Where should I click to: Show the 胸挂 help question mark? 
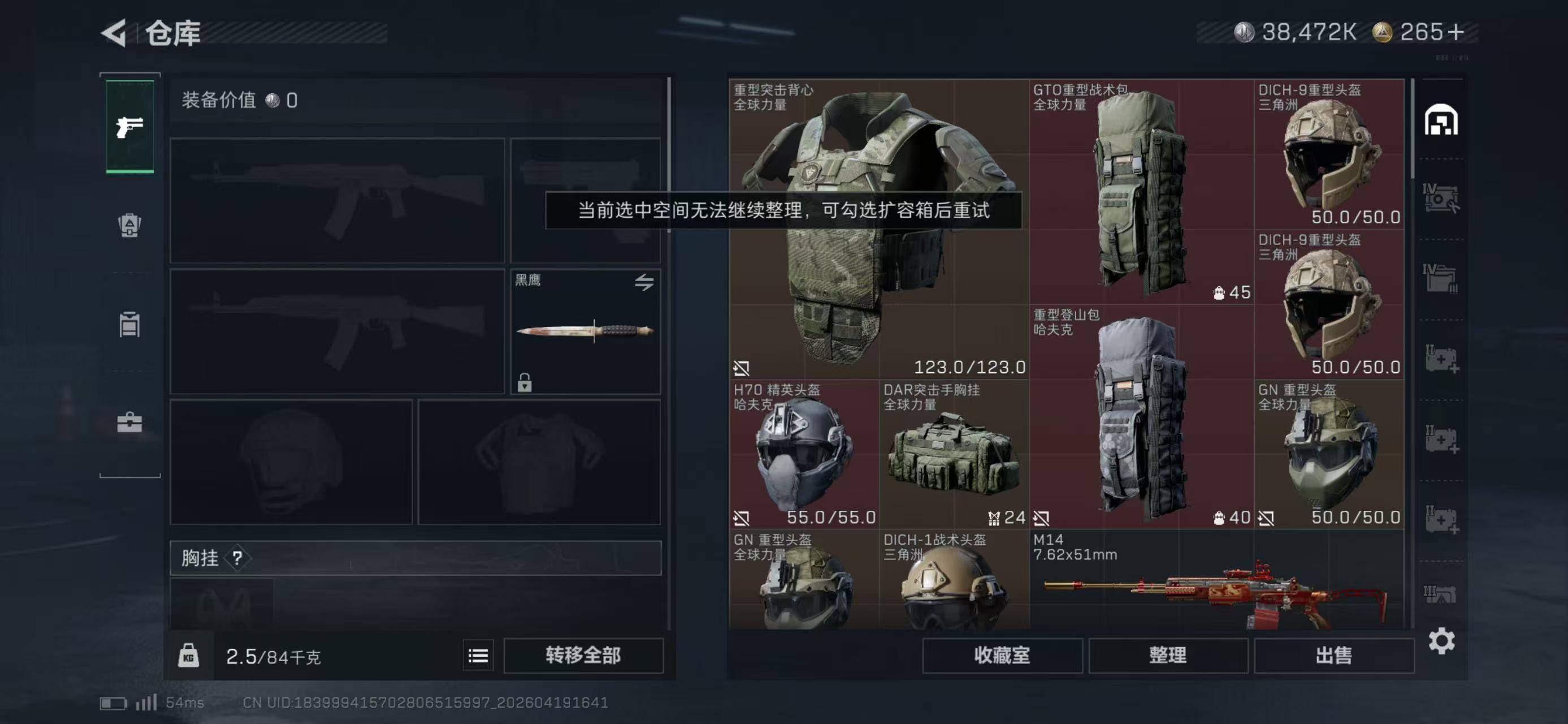point(237,558)
